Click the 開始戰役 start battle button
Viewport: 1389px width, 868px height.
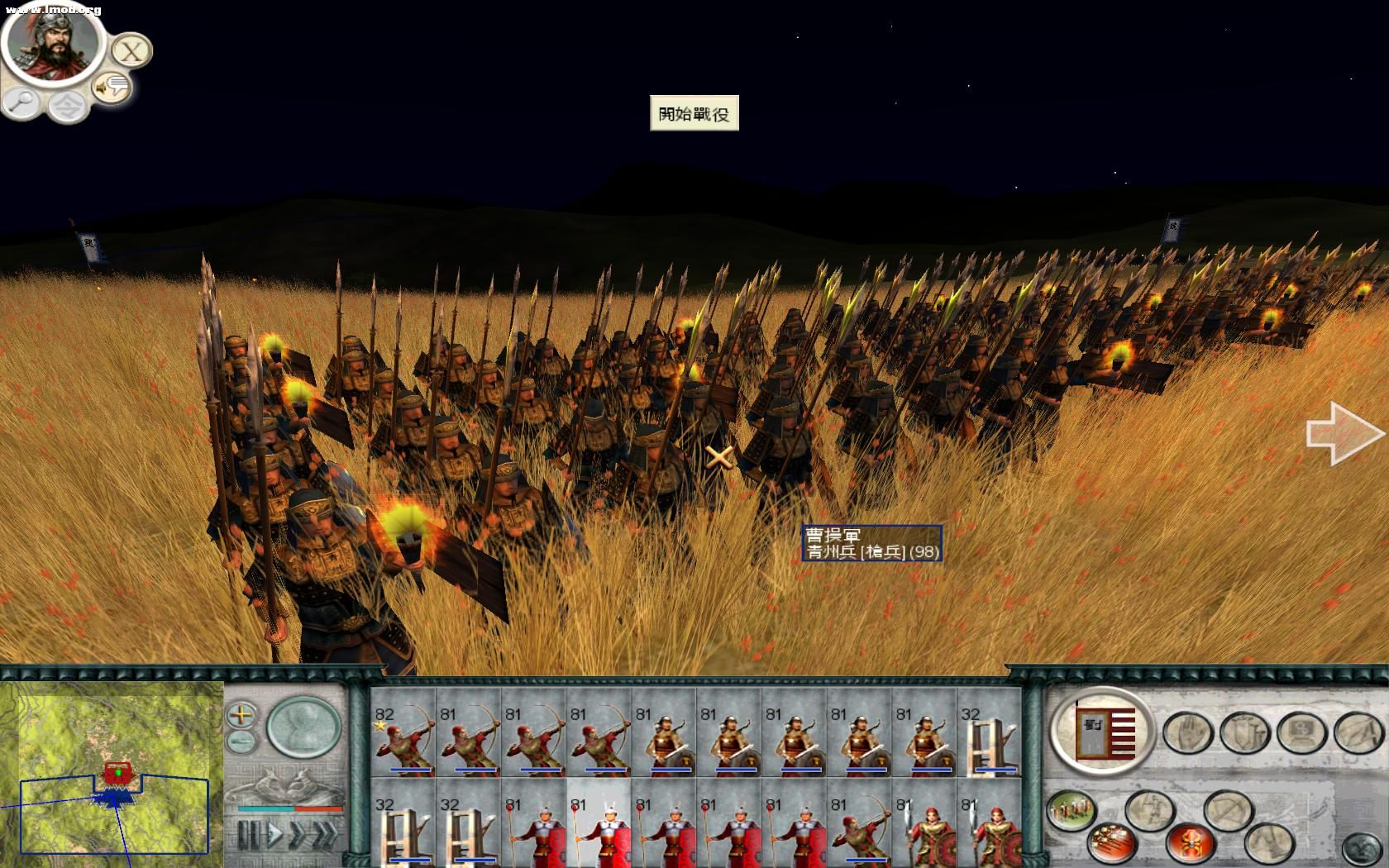[x=694, y=113]
